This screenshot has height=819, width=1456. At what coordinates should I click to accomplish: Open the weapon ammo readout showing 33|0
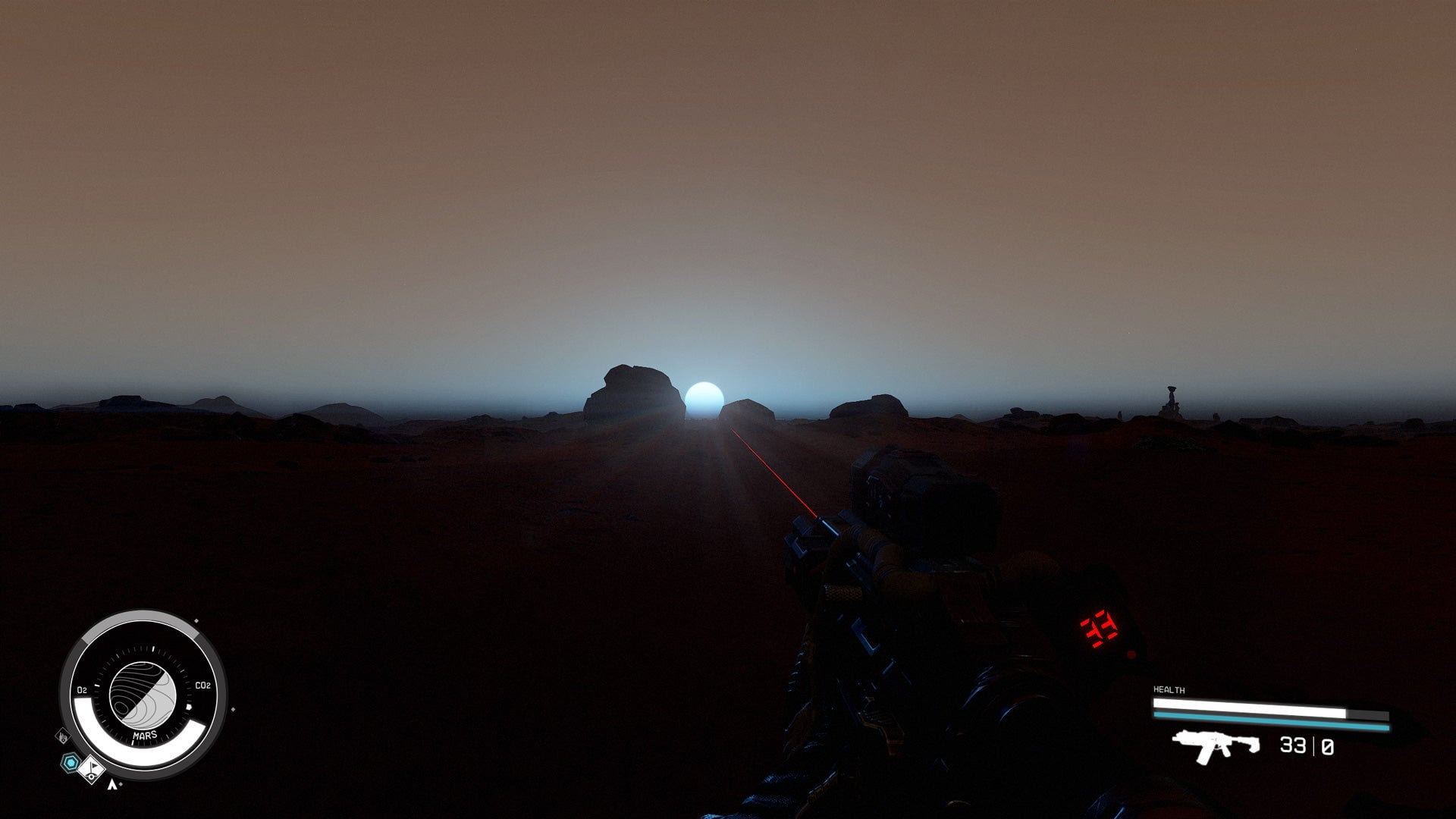[1307, 746]
